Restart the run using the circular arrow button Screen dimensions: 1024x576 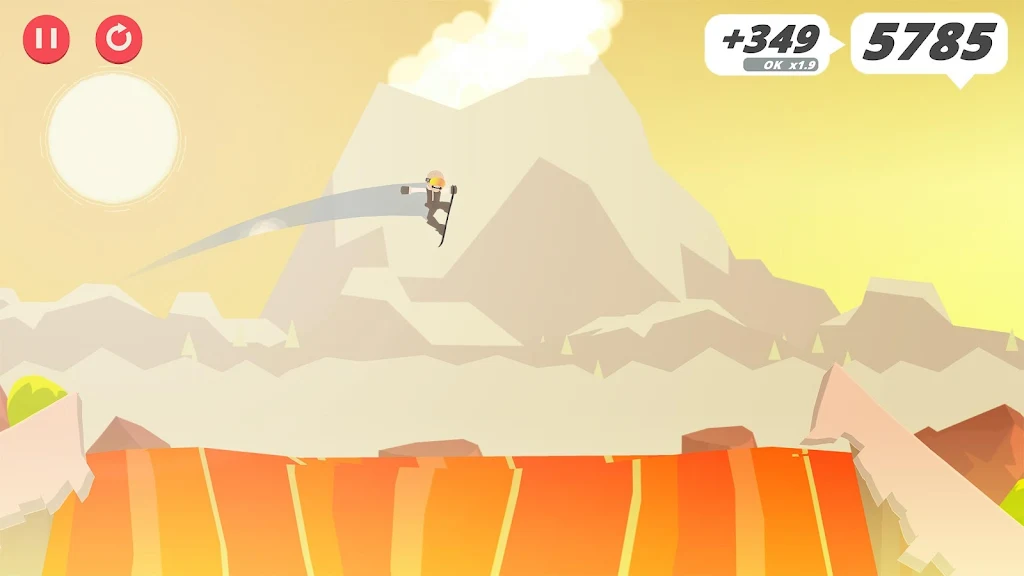click(119, 39)
